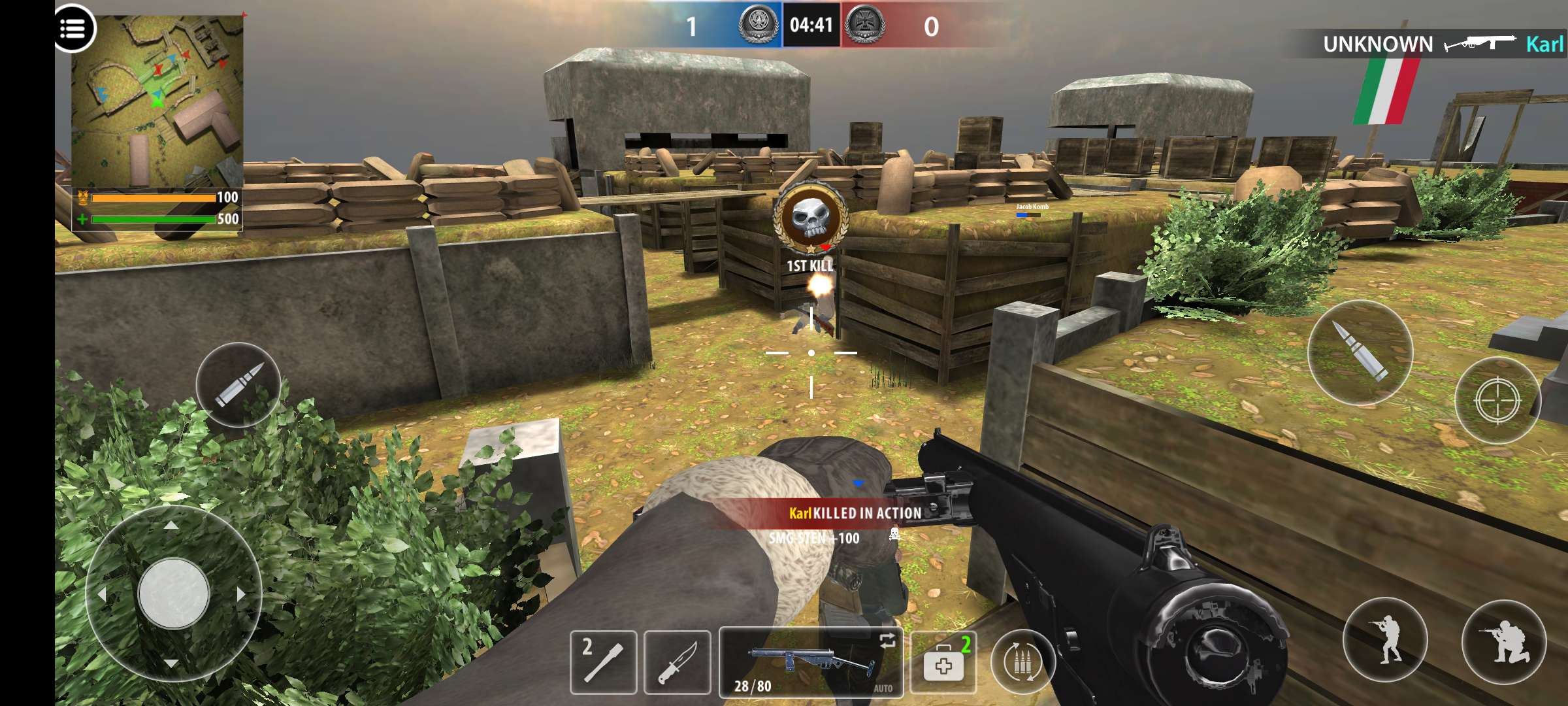
Task: Use the medkit item
Action: tap(943, 663)
